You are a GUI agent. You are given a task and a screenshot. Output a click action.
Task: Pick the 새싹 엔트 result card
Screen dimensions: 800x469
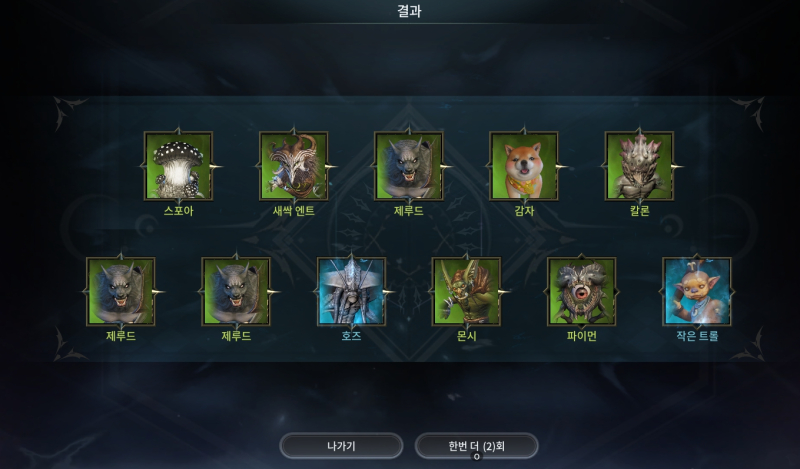pos(294,166)
